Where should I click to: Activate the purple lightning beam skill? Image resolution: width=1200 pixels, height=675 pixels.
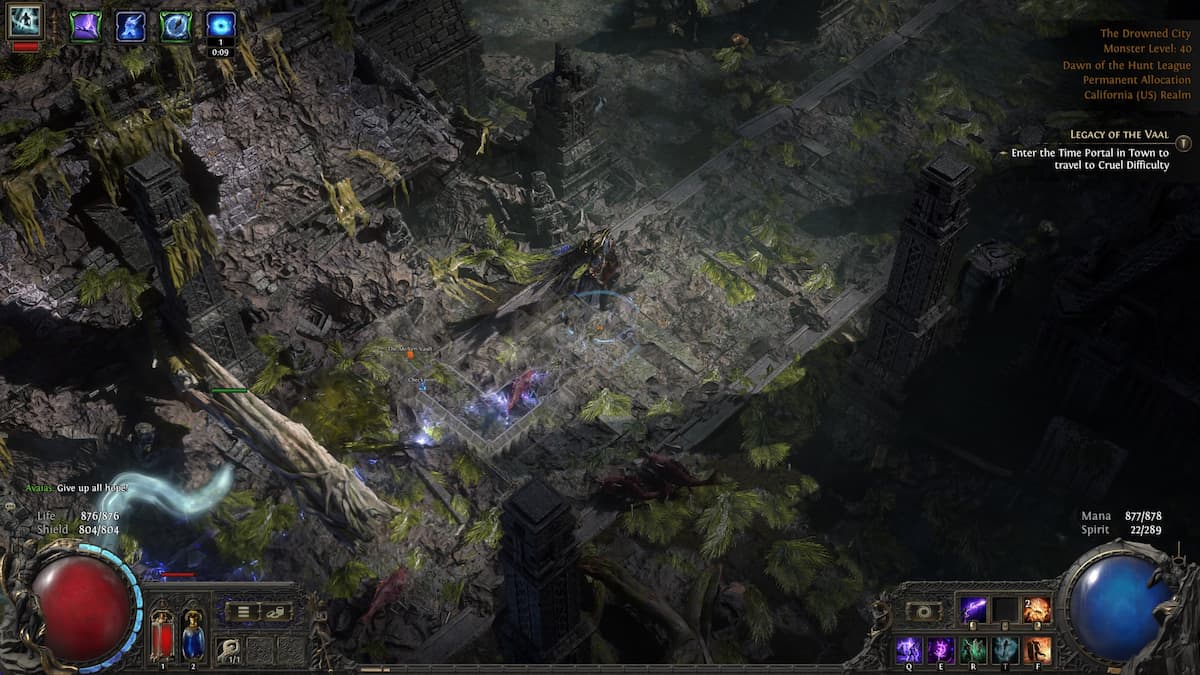(973, 610)
